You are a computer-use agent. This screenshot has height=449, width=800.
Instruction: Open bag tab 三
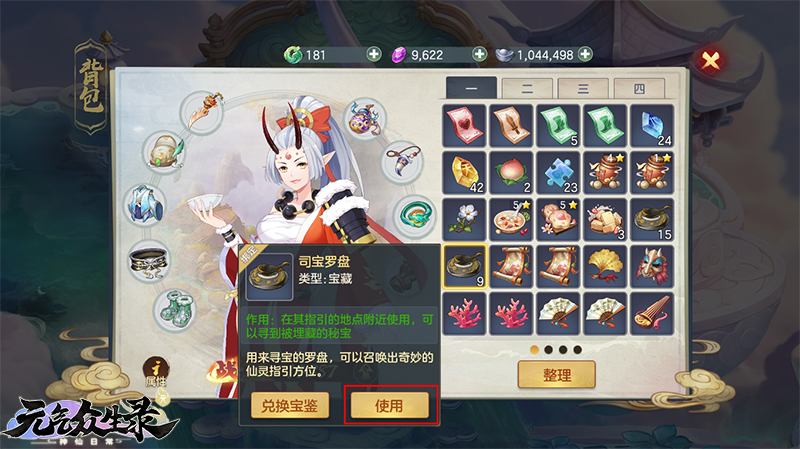[583, 88]
